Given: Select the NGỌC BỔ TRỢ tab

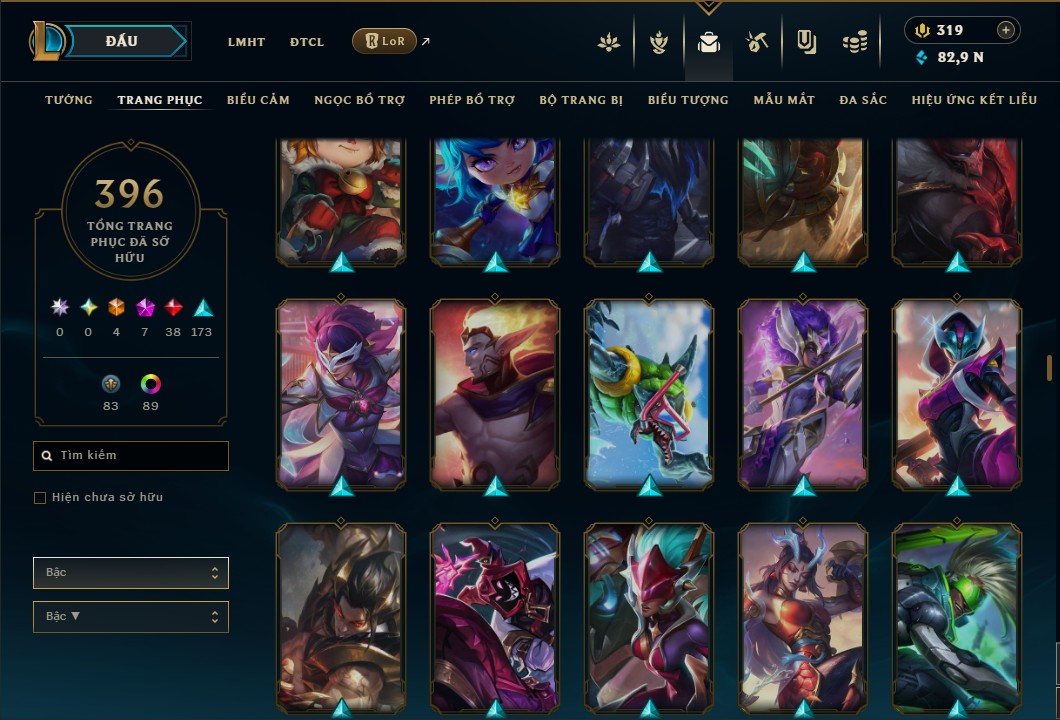Looking at the screenshot, I should point(359,100).
